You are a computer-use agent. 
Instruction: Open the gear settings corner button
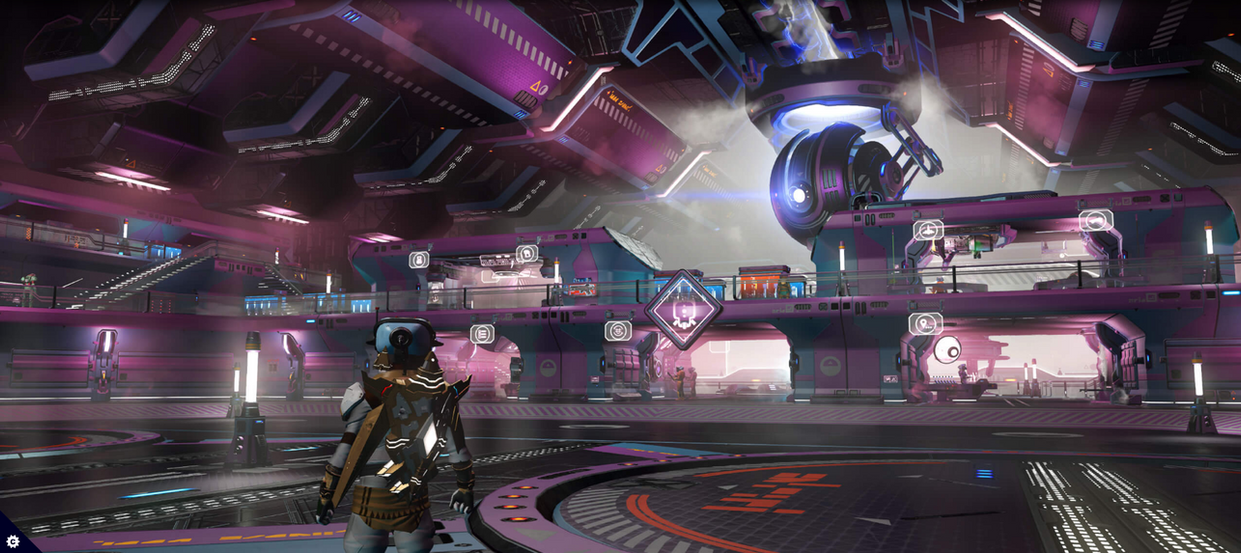click(x=12, y=541)
